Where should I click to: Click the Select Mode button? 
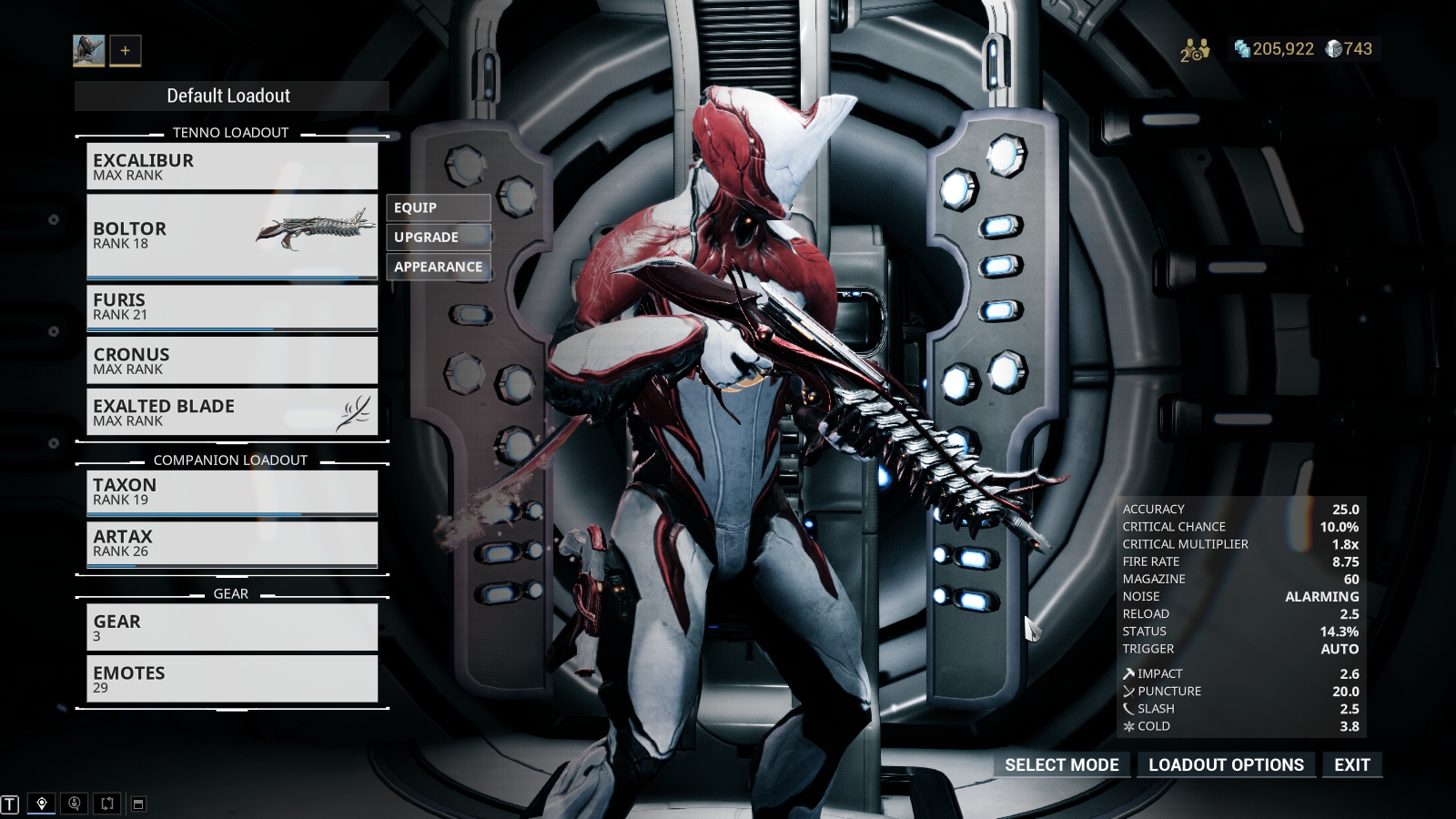tap(1061, 765)
